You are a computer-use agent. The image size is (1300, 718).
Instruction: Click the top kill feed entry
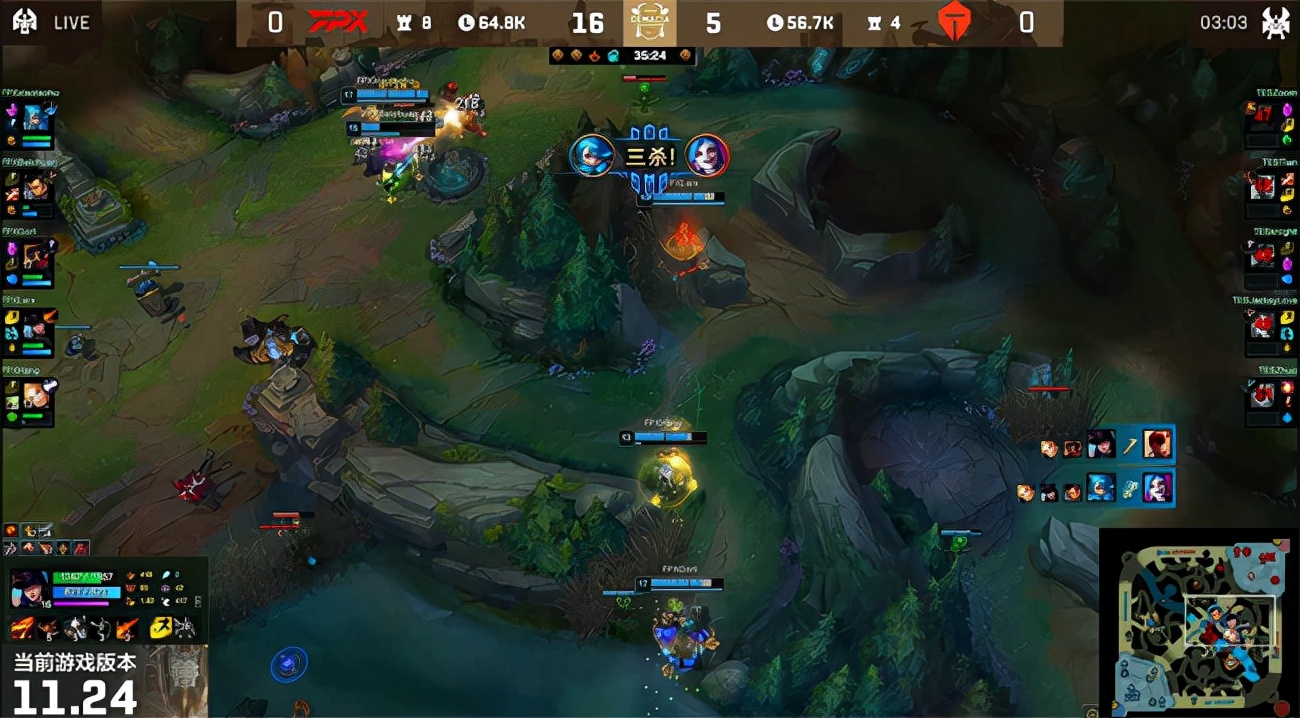pos(1107,443)
